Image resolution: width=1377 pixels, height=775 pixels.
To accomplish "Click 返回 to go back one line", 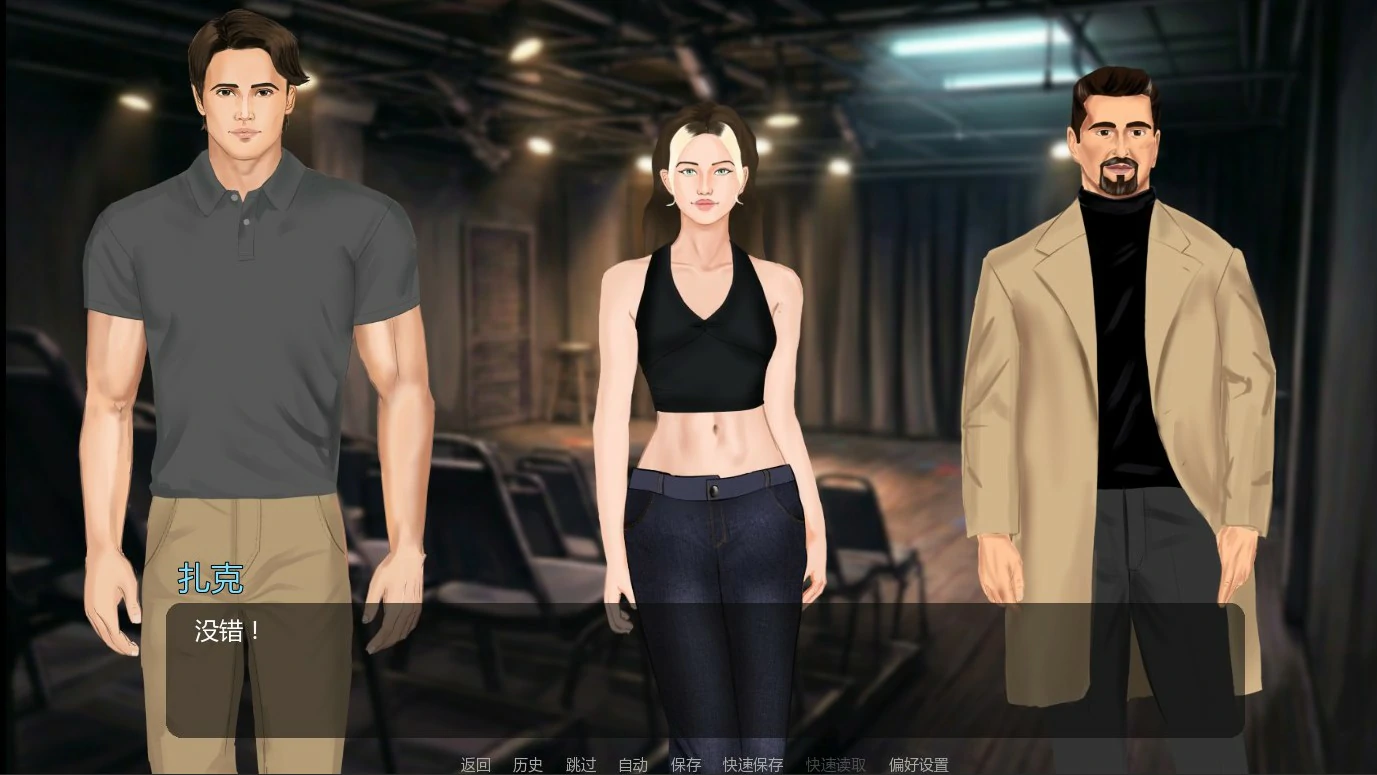I will 474,765.
